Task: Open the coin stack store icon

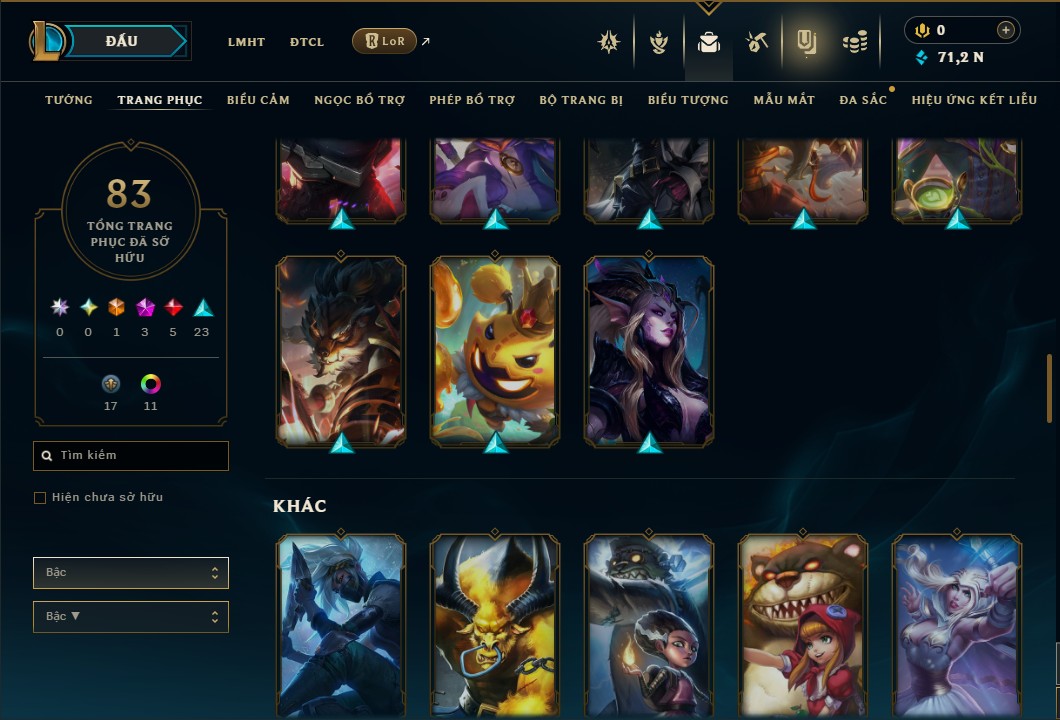Action: [854, 42]
